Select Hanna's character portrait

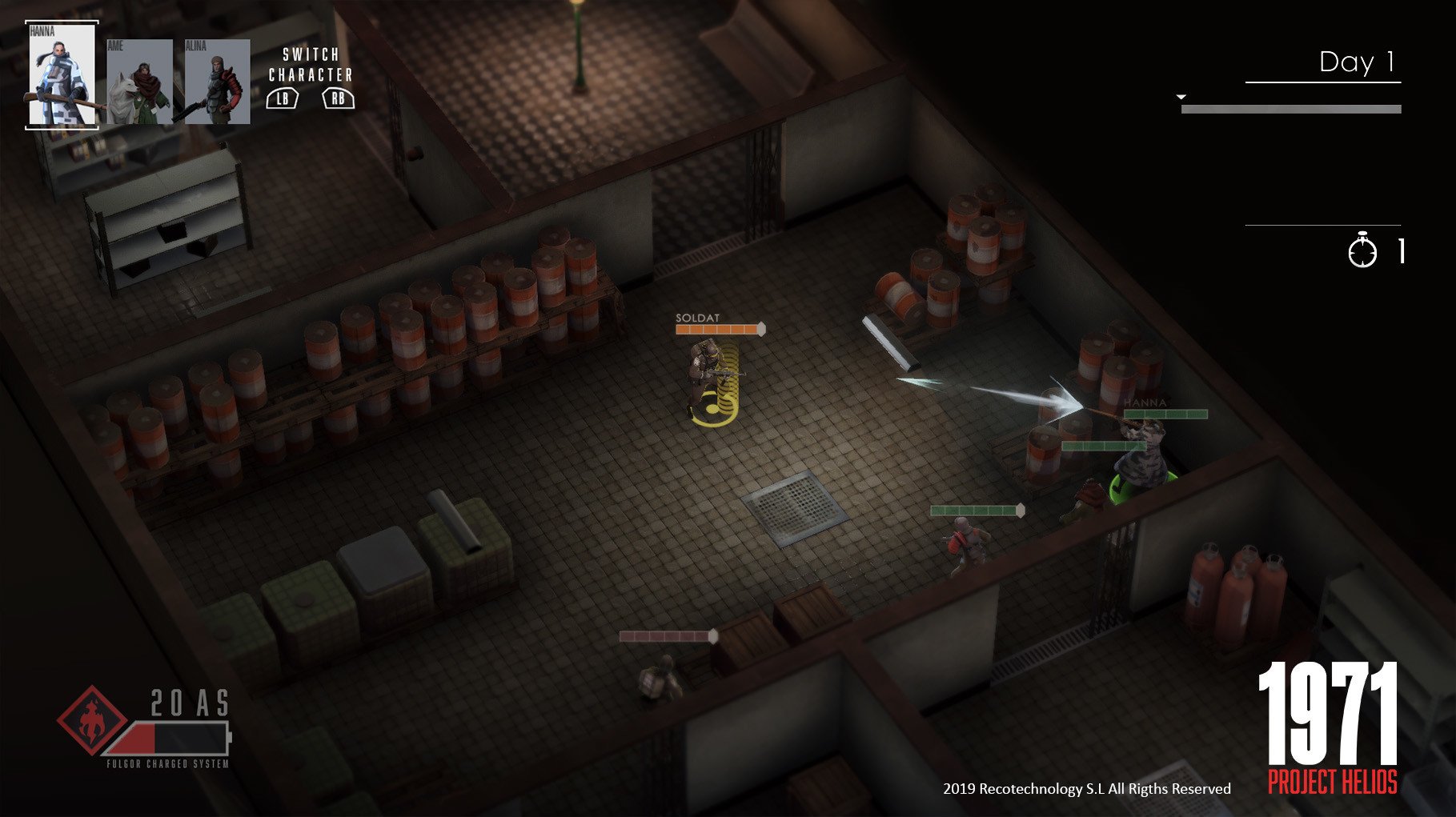click(x=62, y=75)
